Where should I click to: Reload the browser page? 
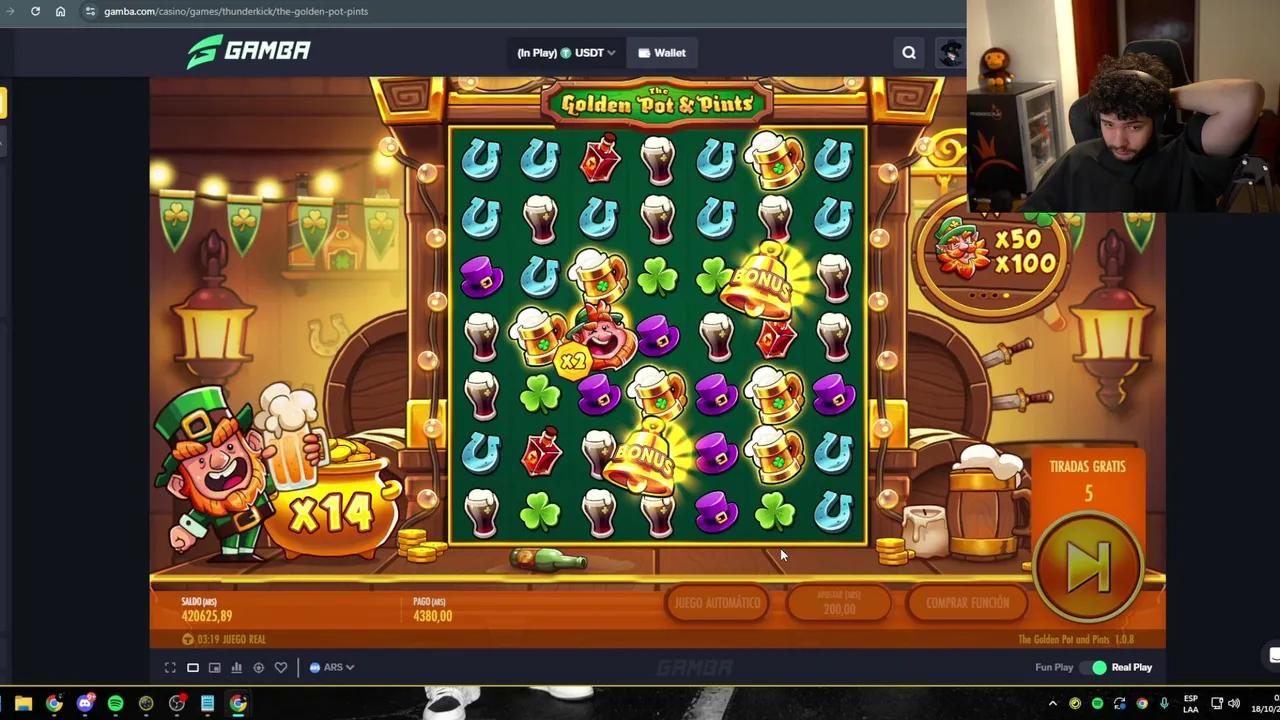(35, 11)
